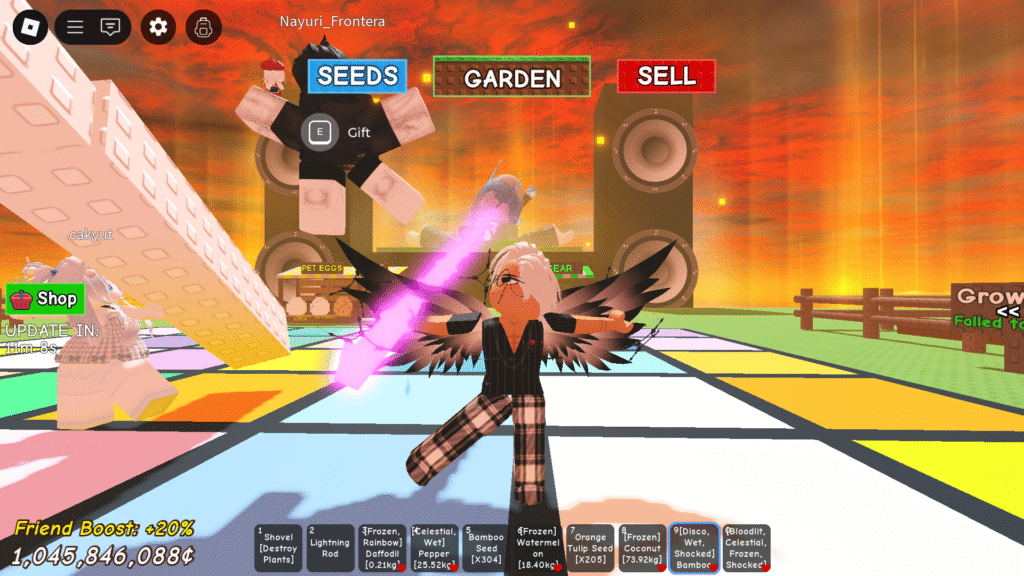Equip the Bamboo Seed slot
1024x576 pixels.
tap(487, 548)
